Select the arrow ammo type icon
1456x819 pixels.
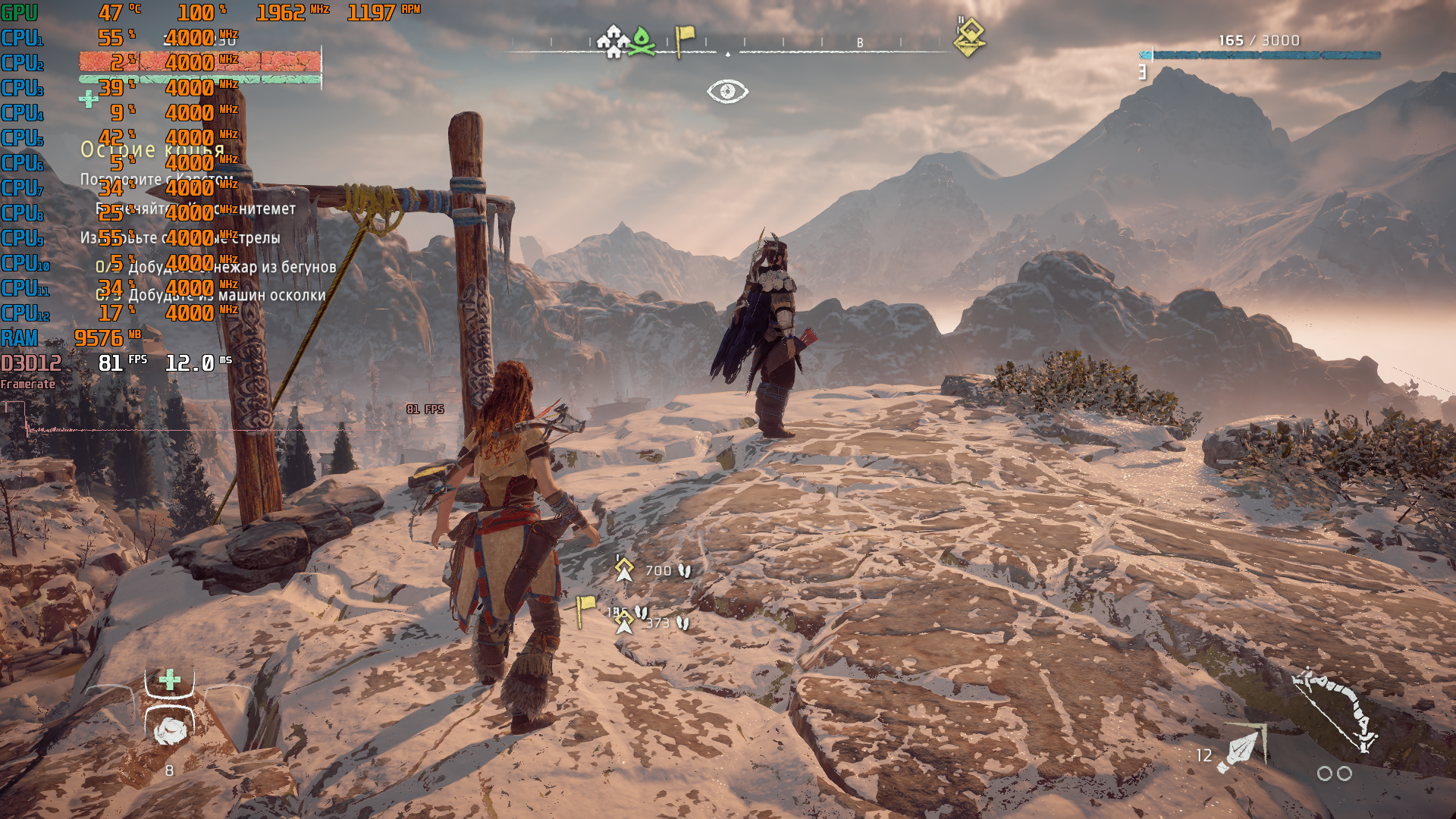(x=1241, y=749)
